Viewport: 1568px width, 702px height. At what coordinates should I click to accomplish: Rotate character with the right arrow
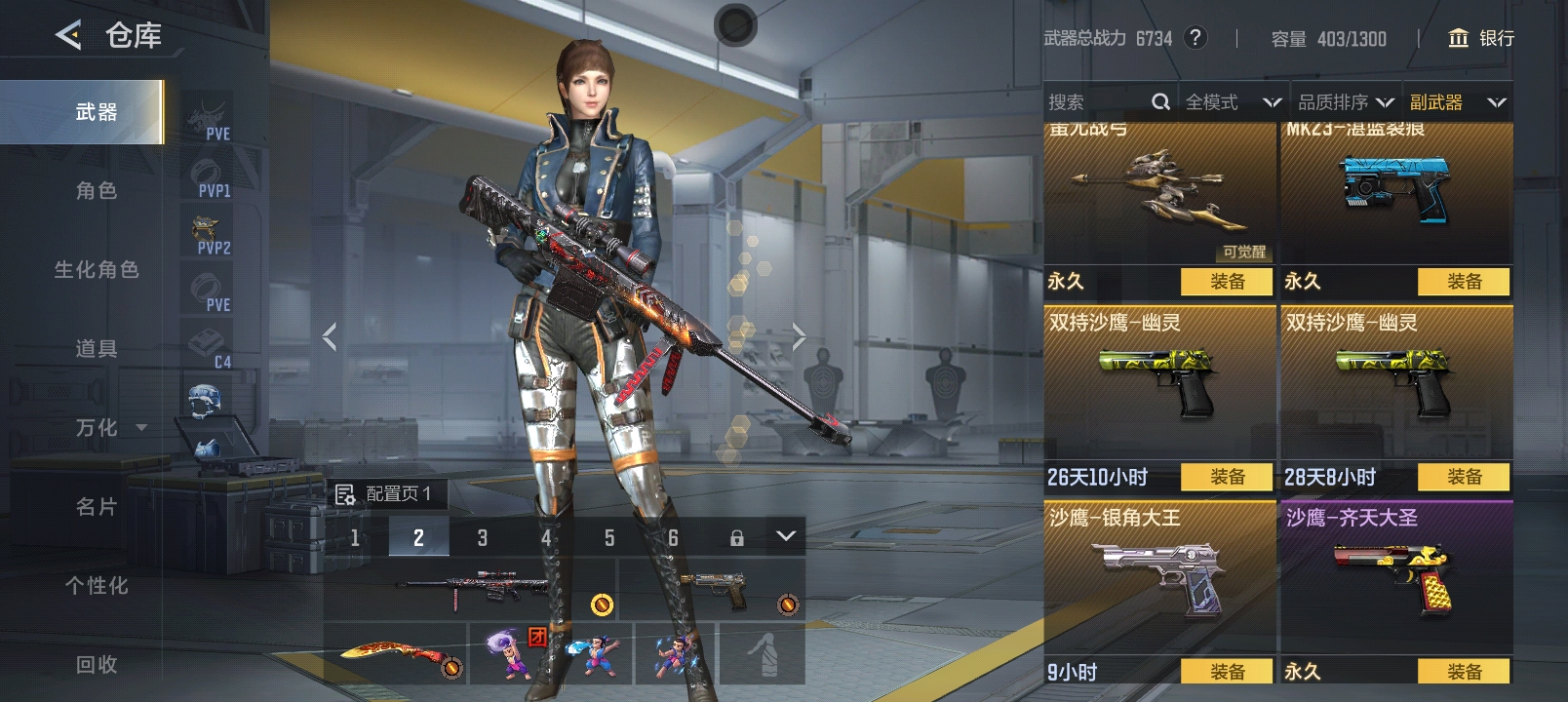[799, 337]
